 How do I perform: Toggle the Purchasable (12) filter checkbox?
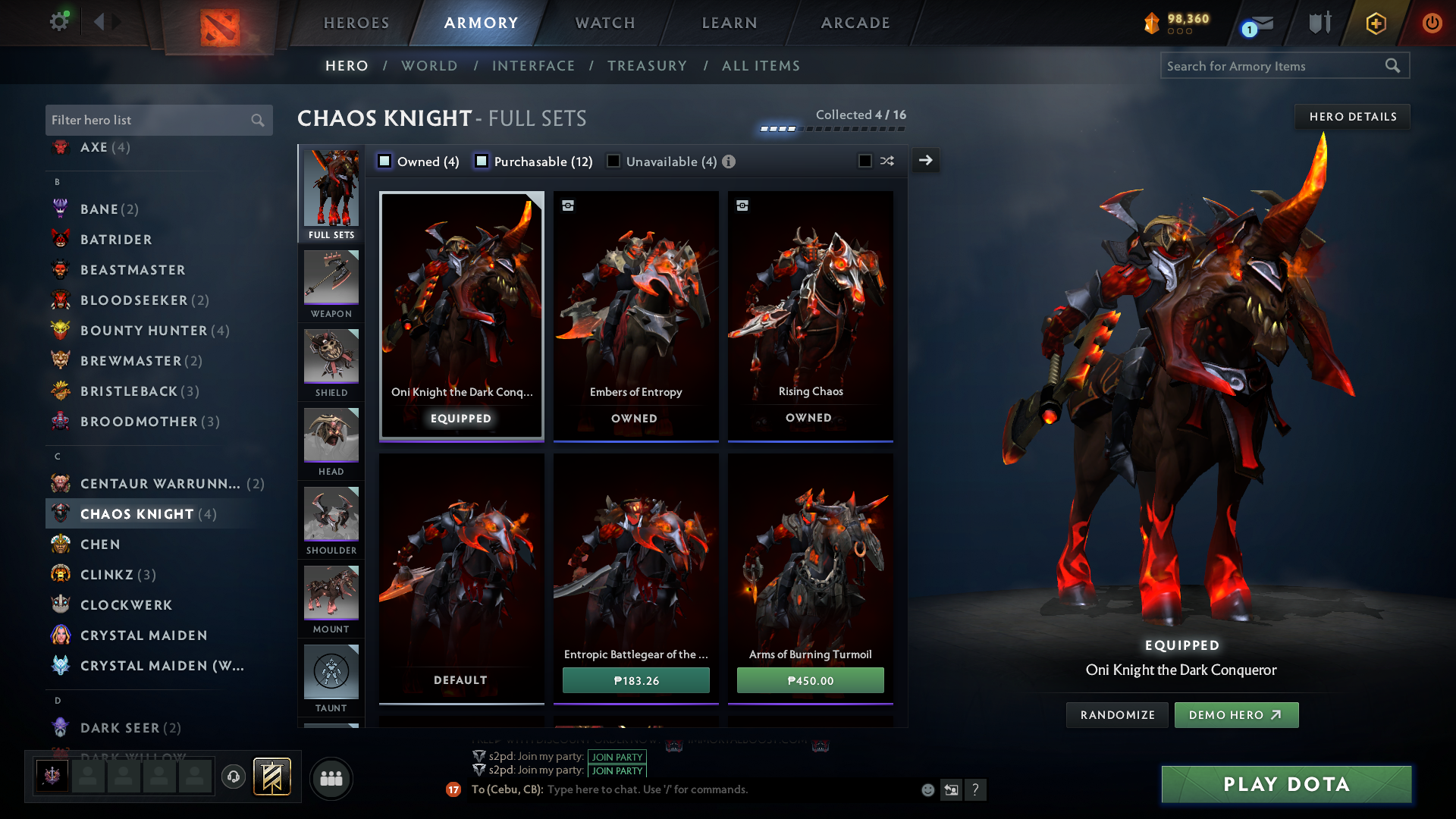click(482, 162)
